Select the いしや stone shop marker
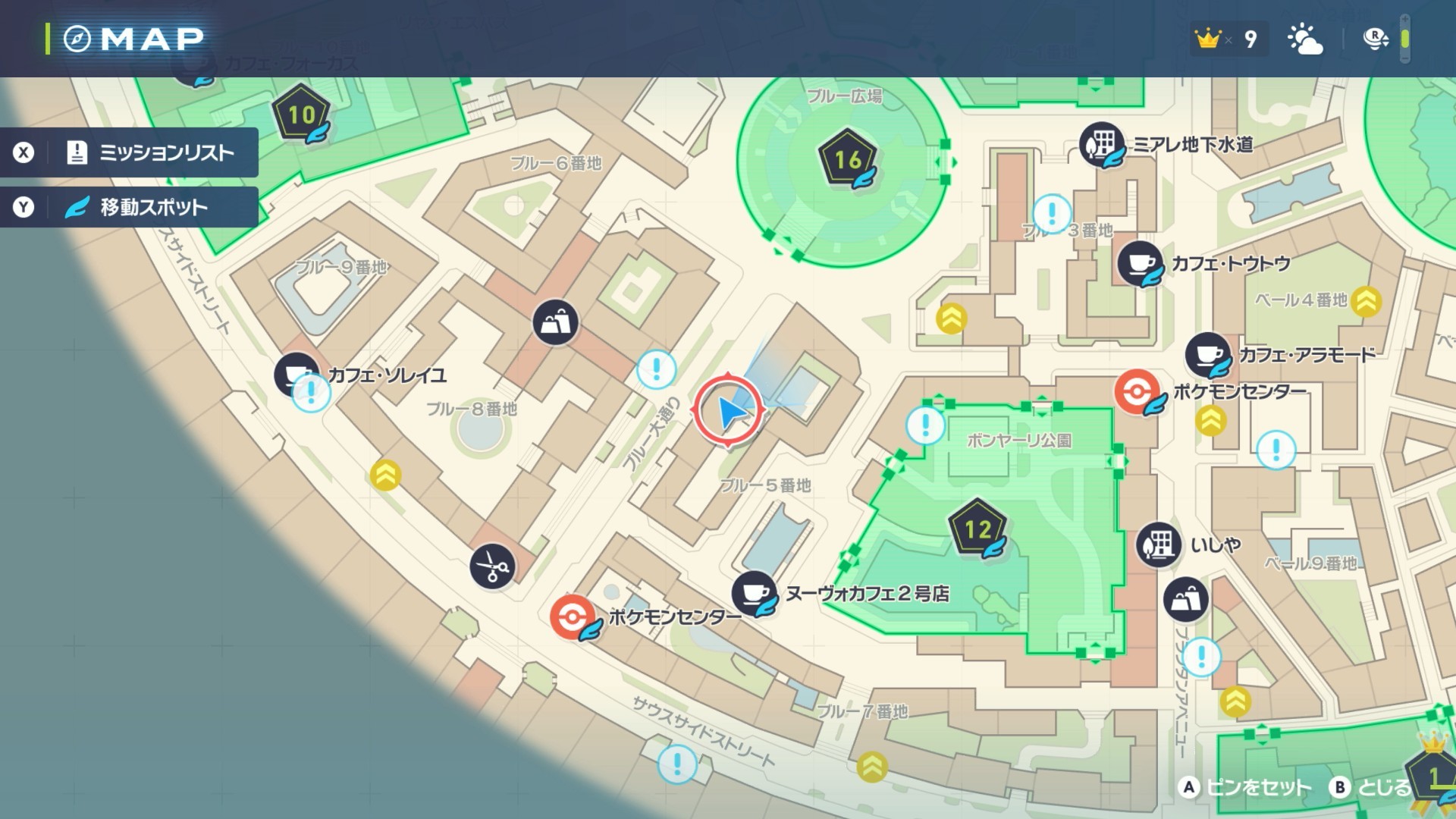The width and height of the screenshot is (1456, 819). point(1158,544)
